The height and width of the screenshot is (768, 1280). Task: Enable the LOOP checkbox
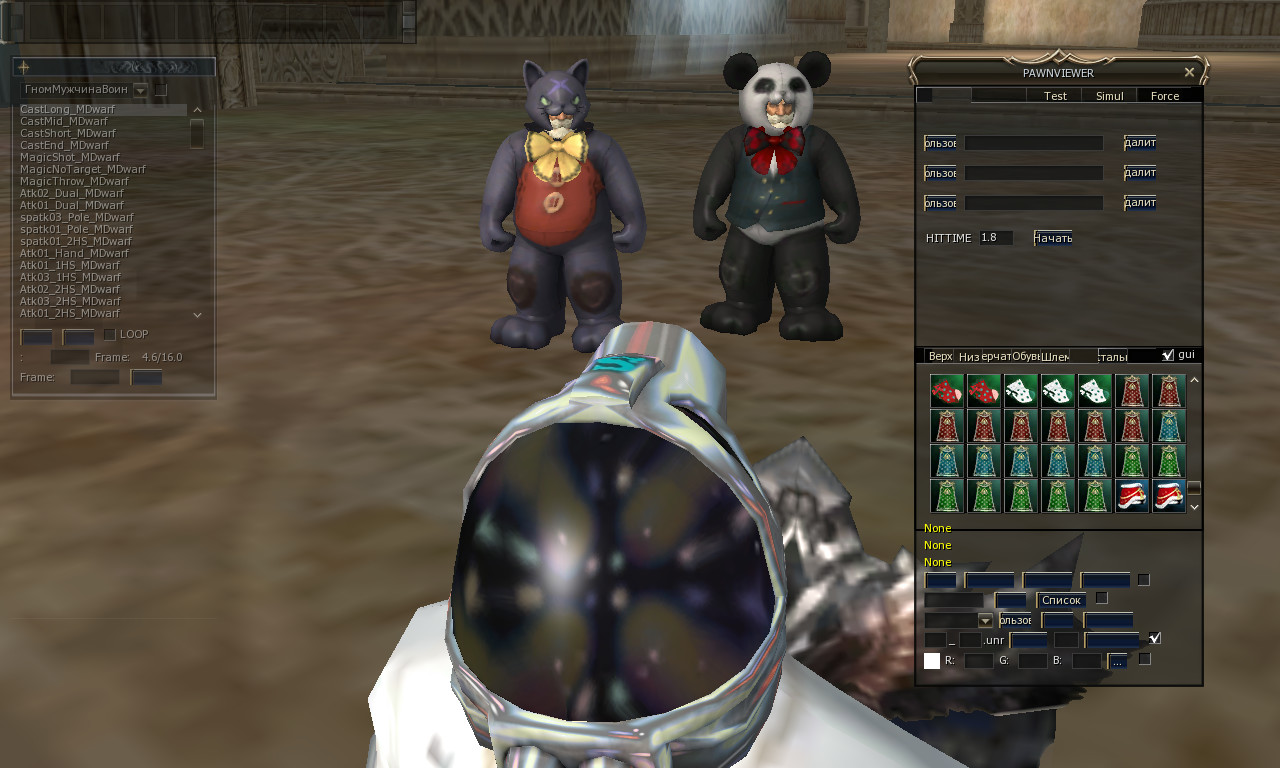point(109,335)
